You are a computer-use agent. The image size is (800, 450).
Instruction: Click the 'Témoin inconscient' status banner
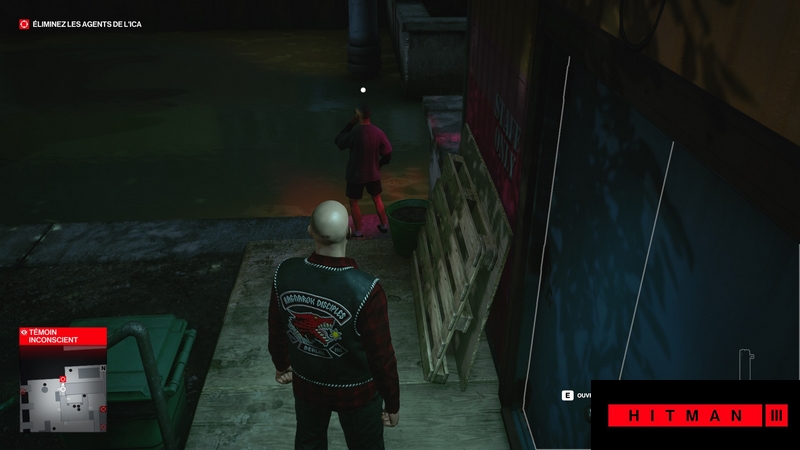click(62, 339)
